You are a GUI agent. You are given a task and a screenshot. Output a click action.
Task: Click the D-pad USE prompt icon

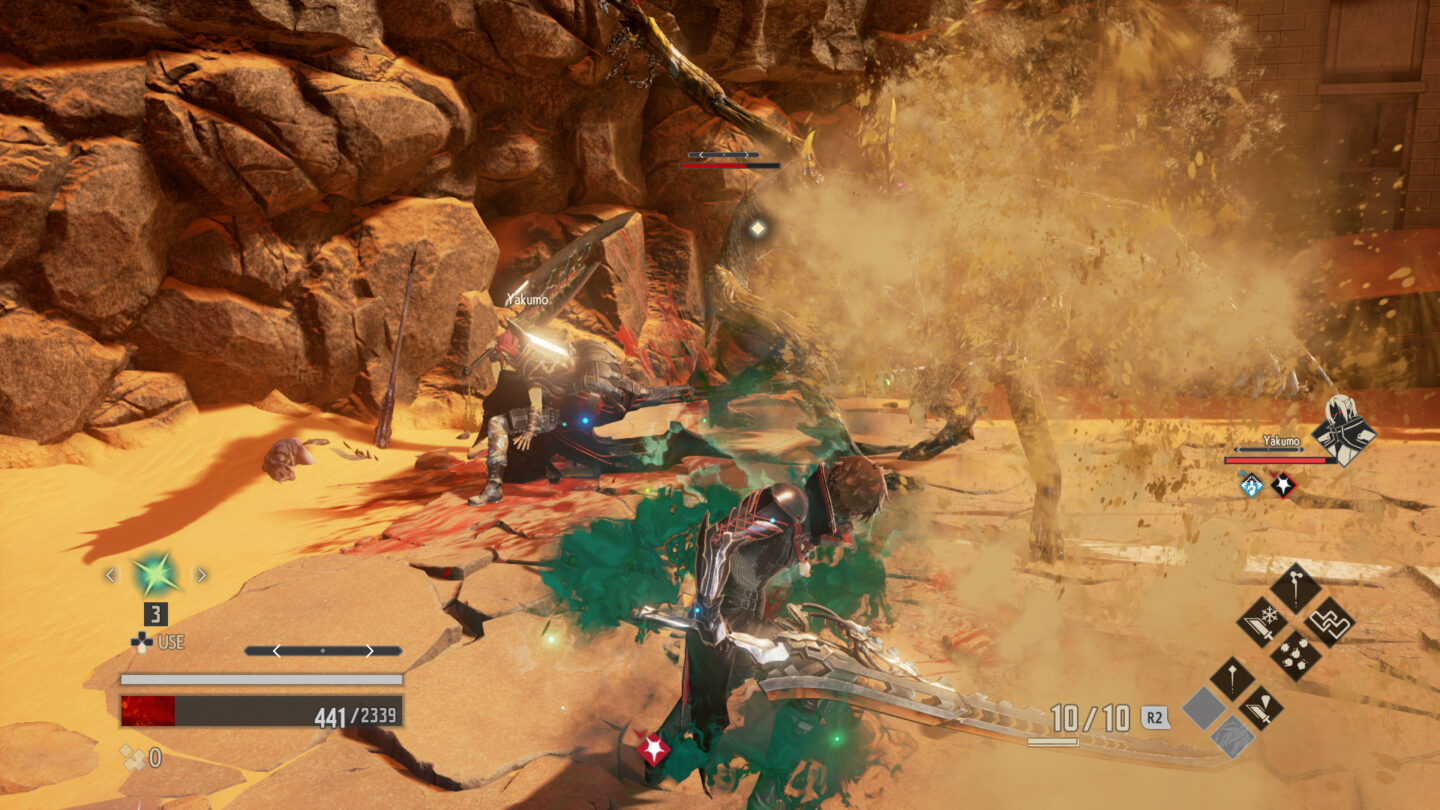142,642
